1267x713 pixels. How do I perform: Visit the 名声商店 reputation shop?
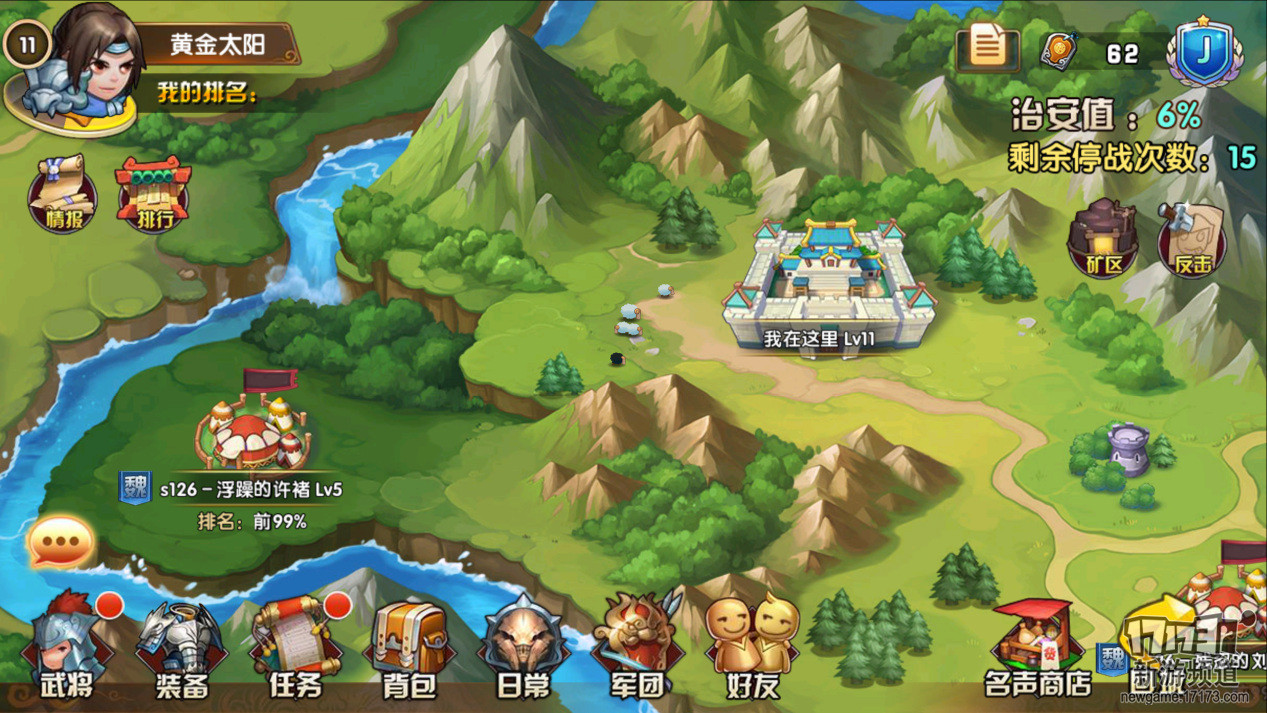pyautogui.click(x=1037, y=650)
